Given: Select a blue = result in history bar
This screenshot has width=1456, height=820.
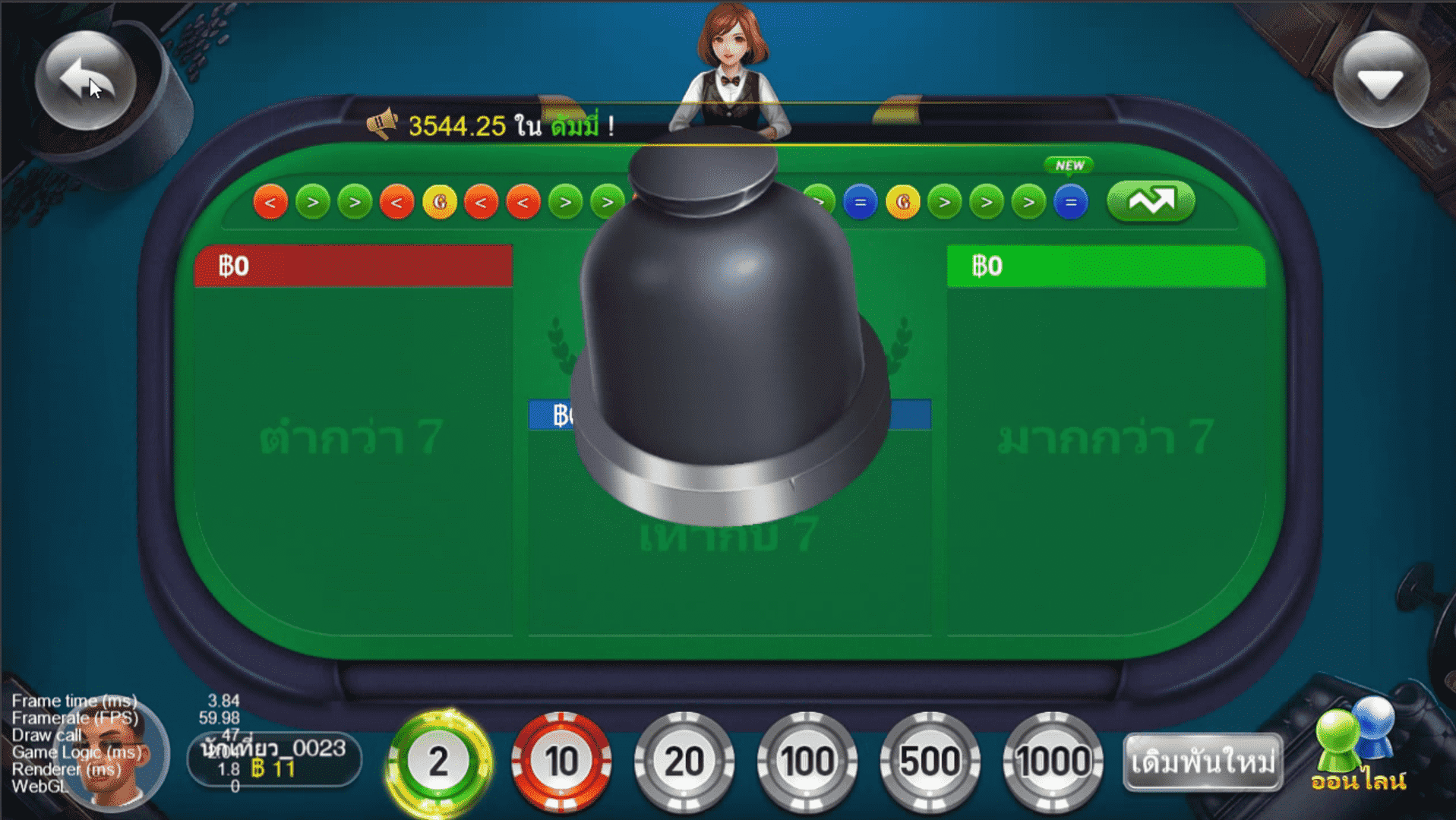Looking at the screenshot, I should click(x=860, y=202).
